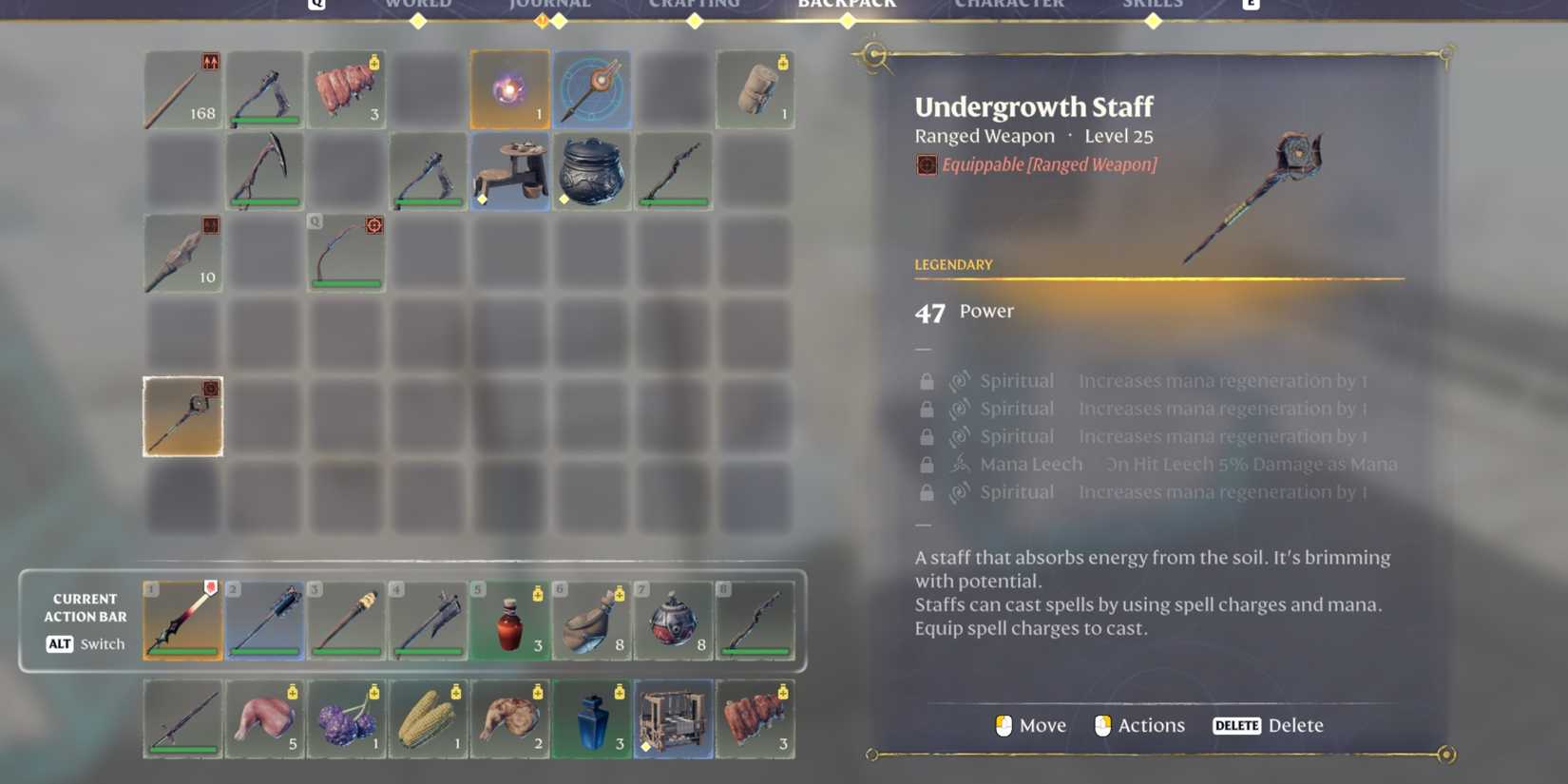Toggle the lock on the last Spiritual bonus
This screenshot has height=784, width=1568.
click(x=927, y=491)
